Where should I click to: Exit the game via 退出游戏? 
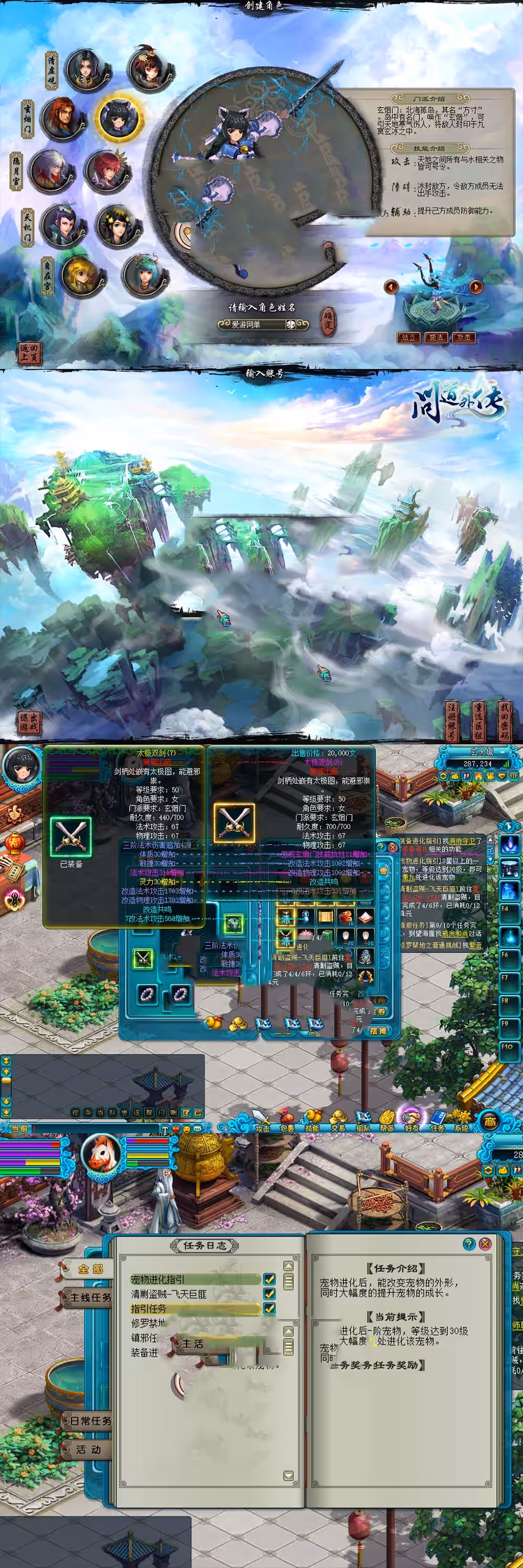(x=29, y=723)
